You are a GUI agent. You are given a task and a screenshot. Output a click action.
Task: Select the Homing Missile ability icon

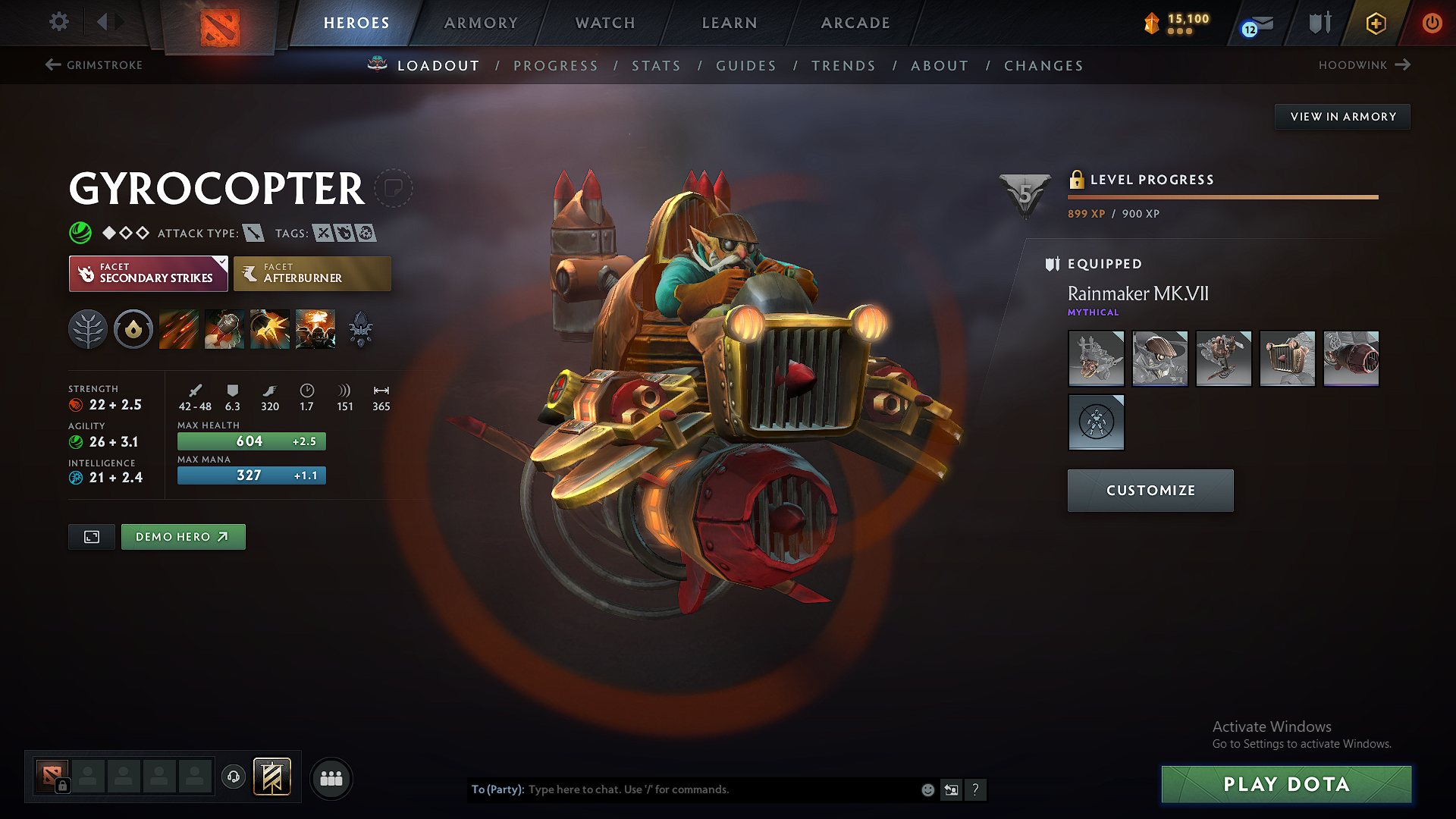point(224,328)
